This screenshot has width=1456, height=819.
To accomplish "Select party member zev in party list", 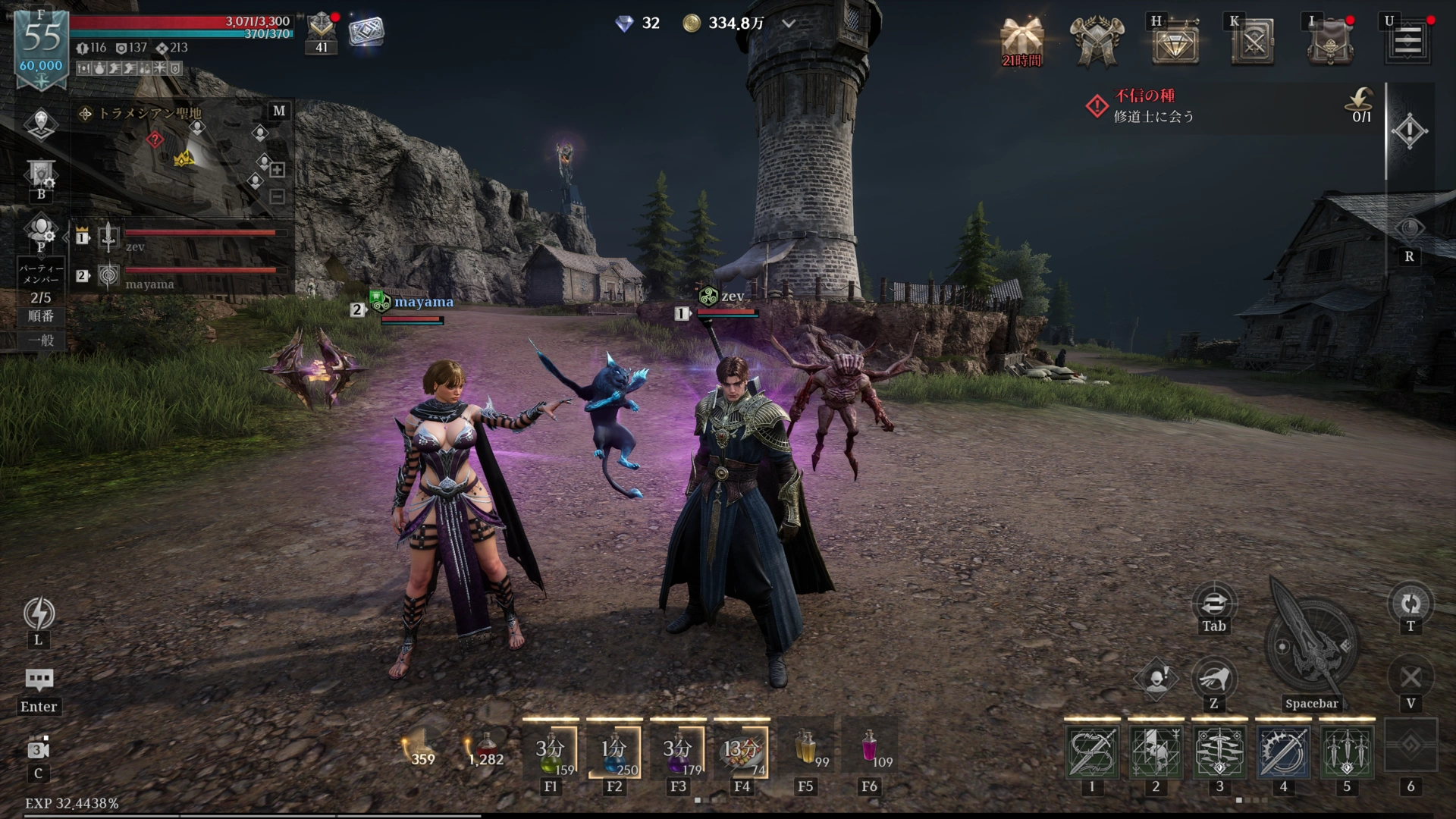I will [182, 237].
